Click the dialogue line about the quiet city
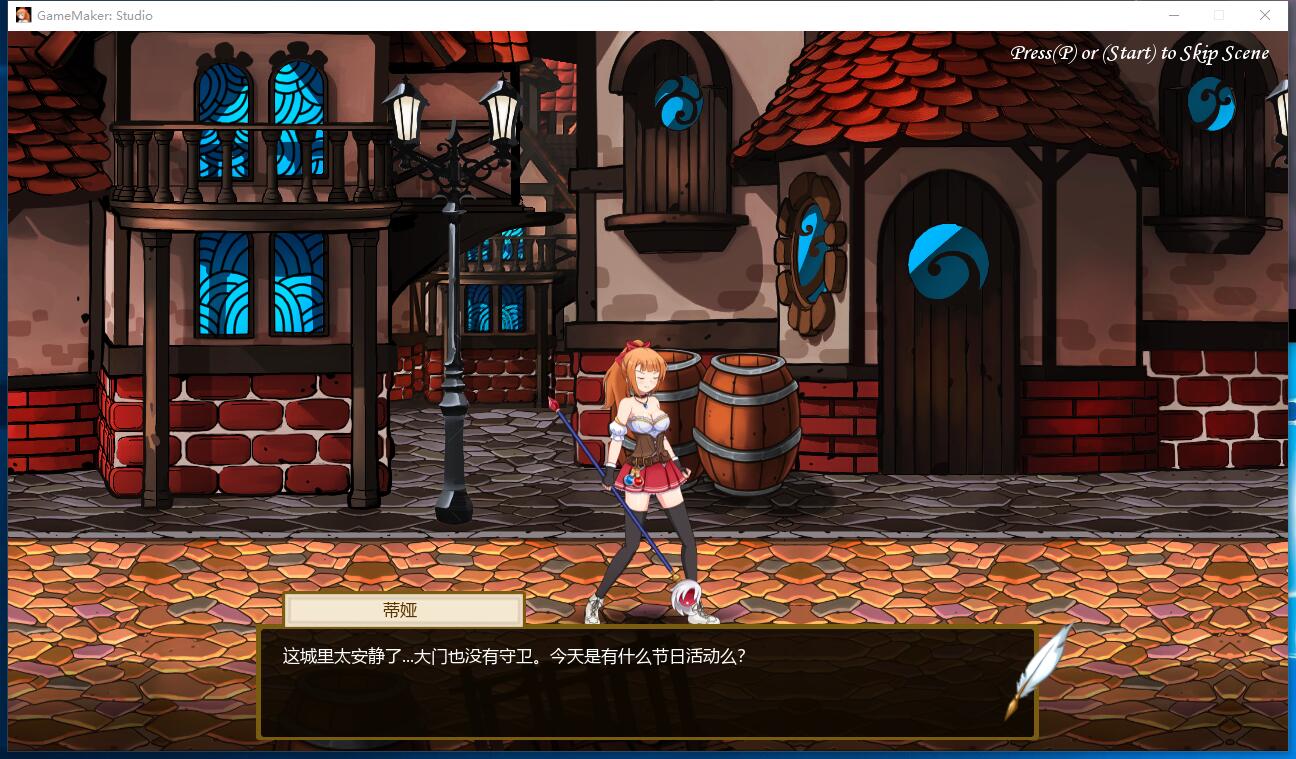1296x759 pixels. (x=516, y=658)
